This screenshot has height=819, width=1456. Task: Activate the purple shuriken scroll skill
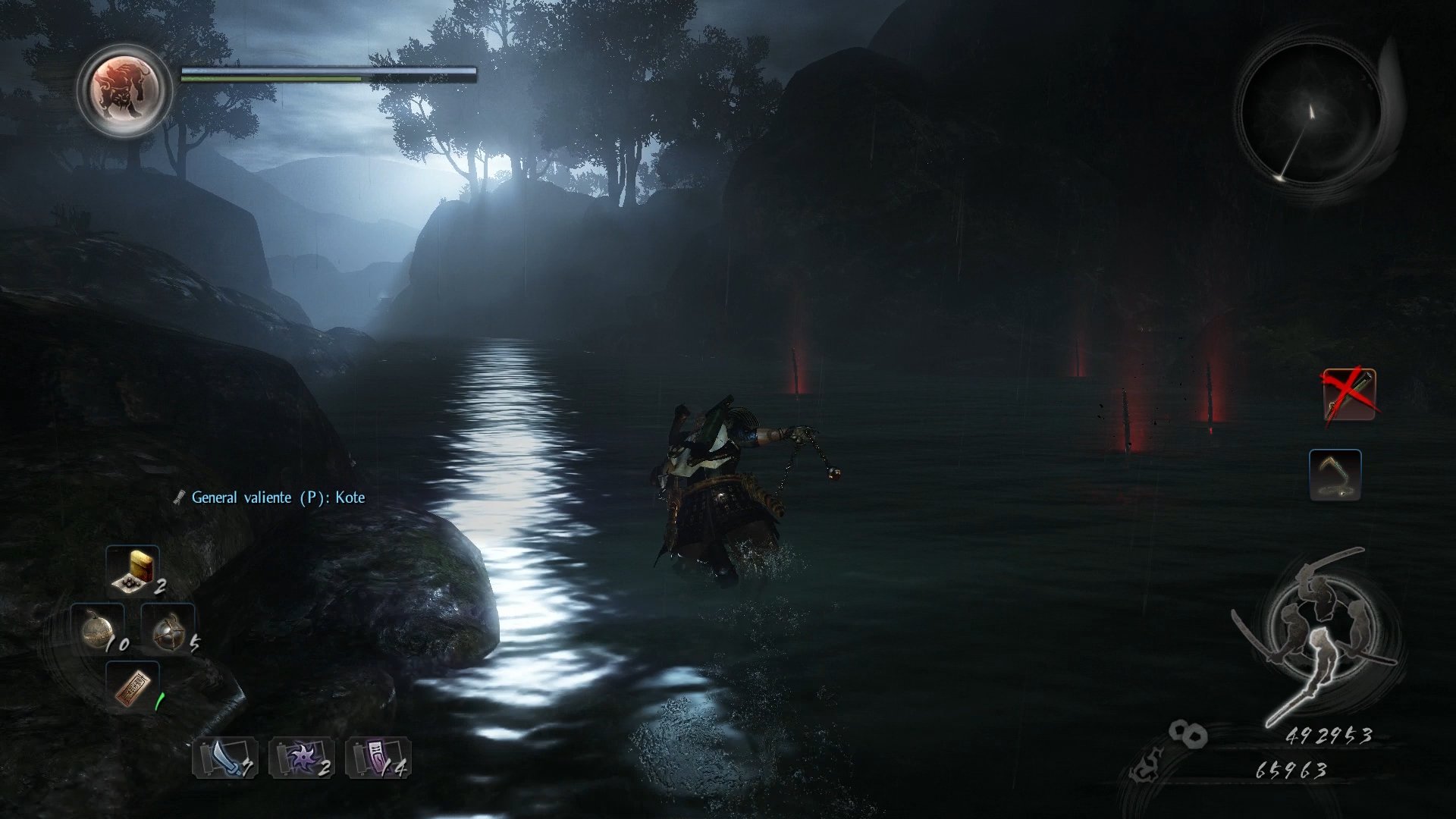[x=302, y=757]
